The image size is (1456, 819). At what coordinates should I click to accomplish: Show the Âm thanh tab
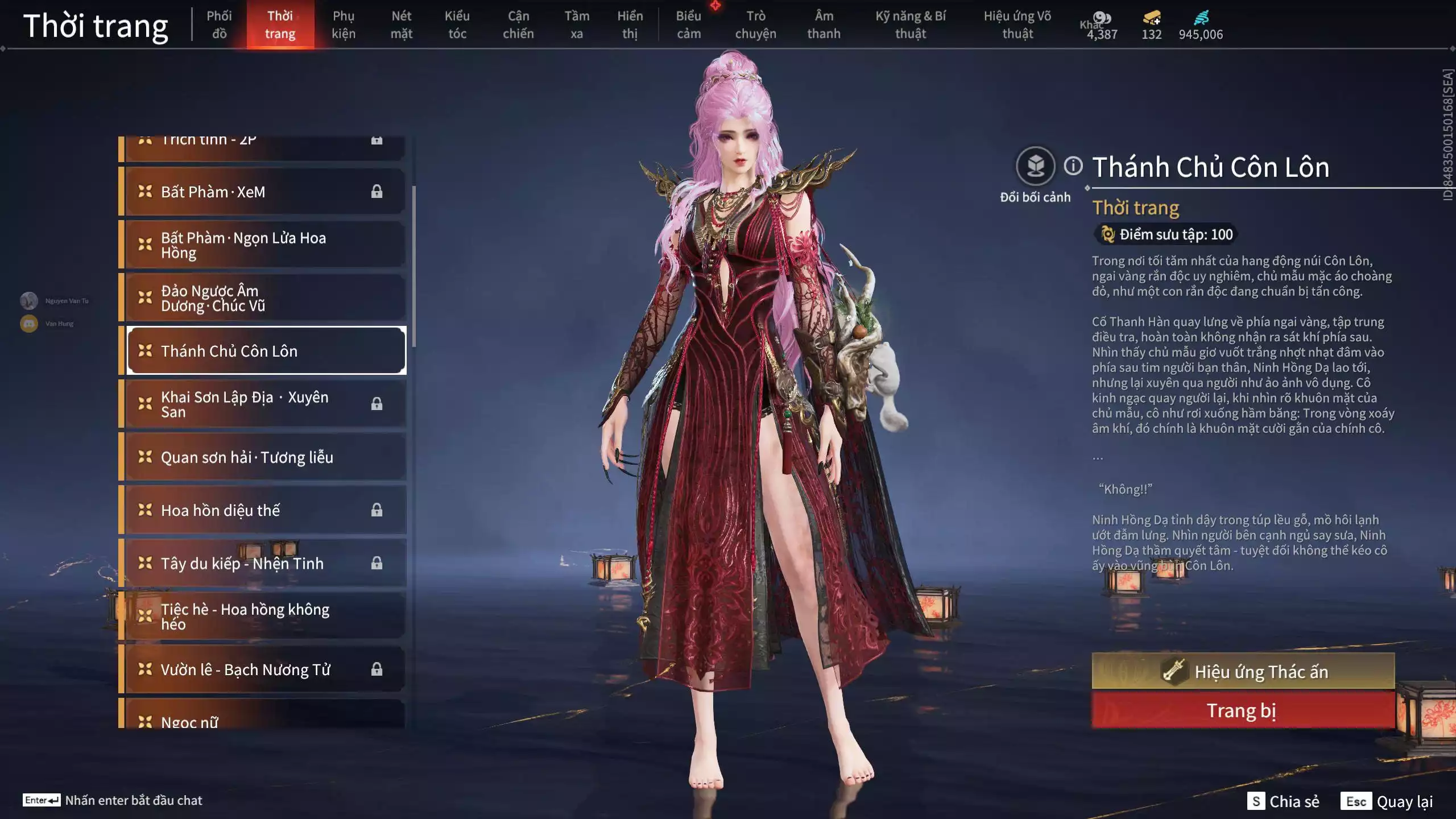coord(824,24)
